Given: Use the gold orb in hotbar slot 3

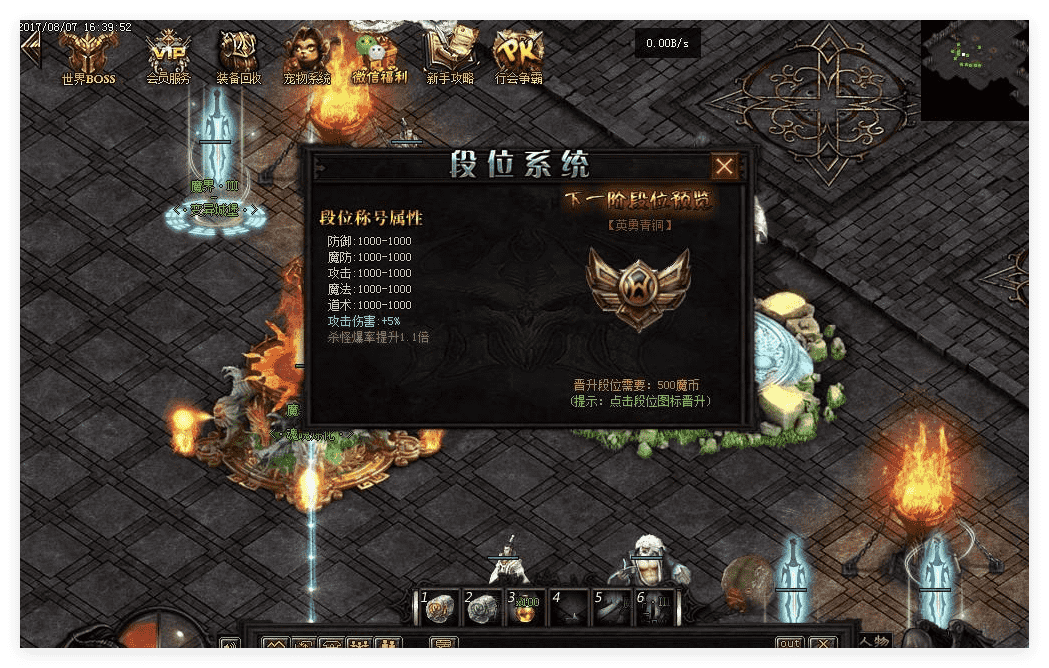Looking at the screenshot, I should (x=525, y=609).
